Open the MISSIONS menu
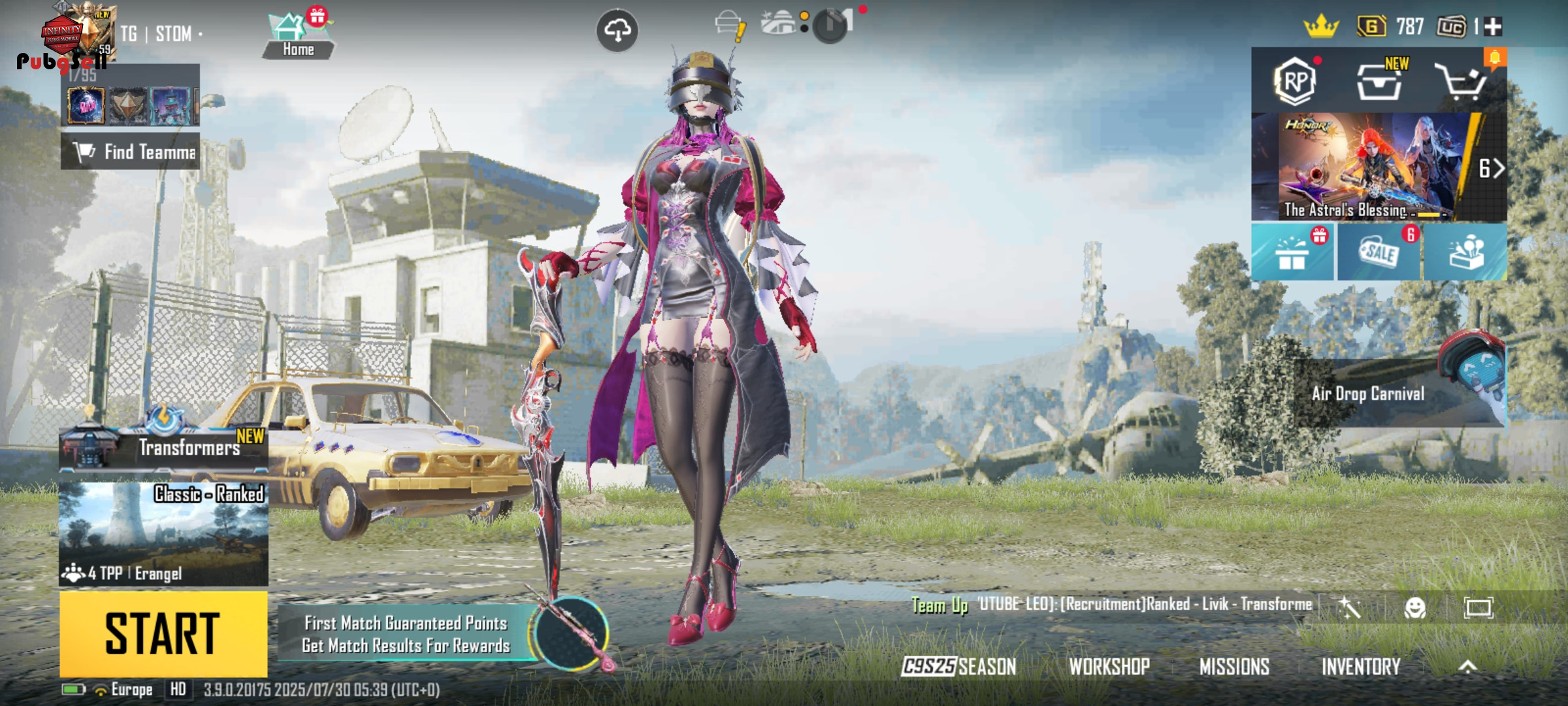 [1234, 667]
